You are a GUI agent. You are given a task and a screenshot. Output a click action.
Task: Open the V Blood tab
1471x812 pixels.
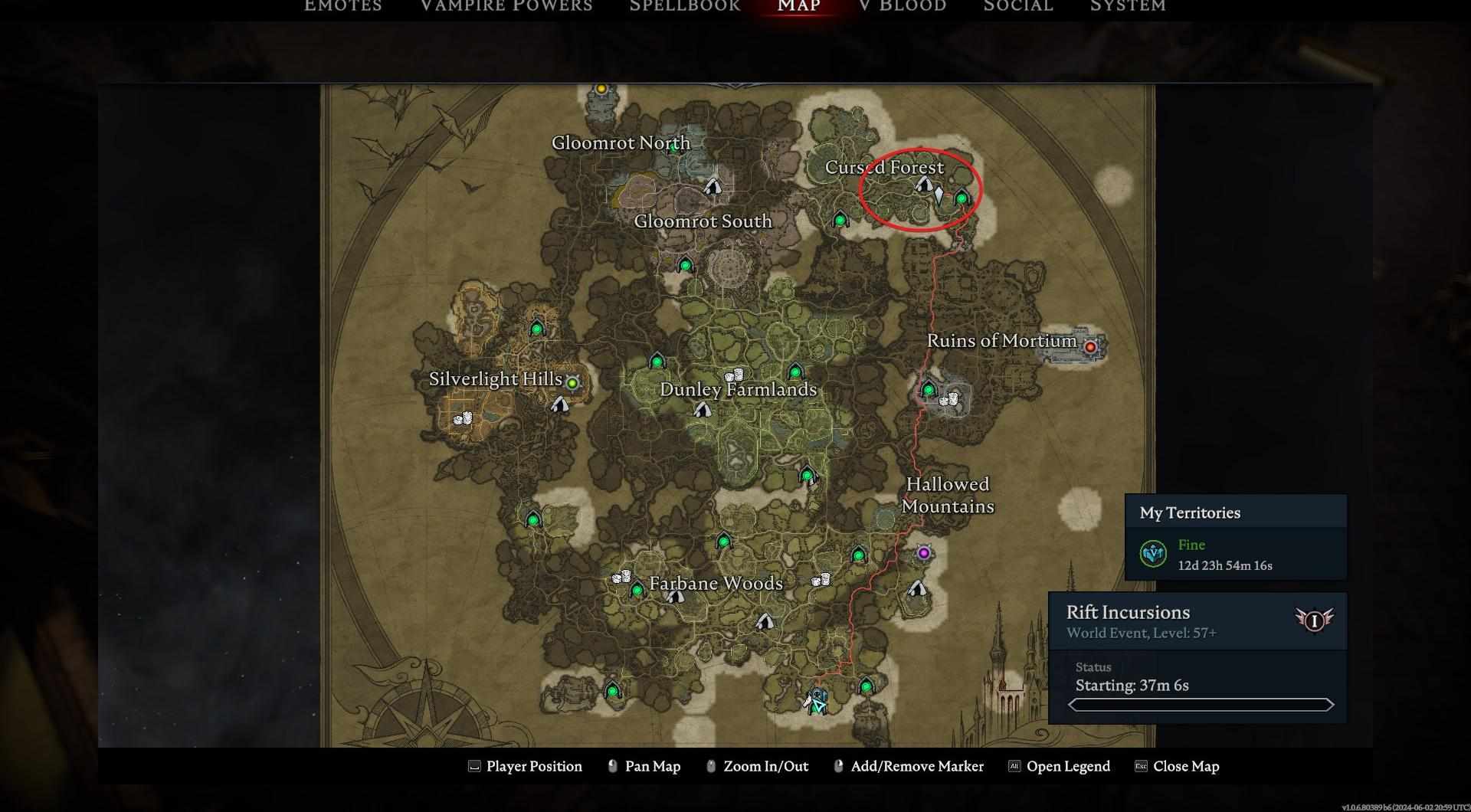click(903, 6)
